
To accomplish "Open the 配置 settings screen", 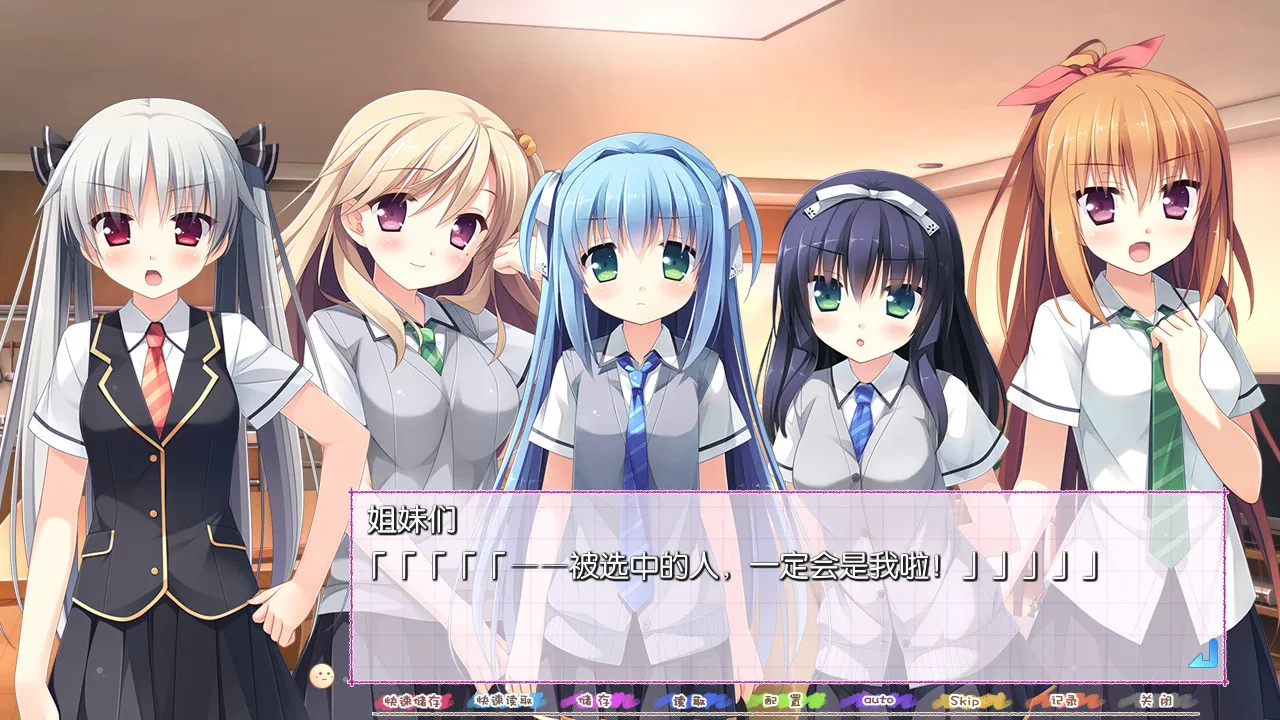I will coord(784,701).
